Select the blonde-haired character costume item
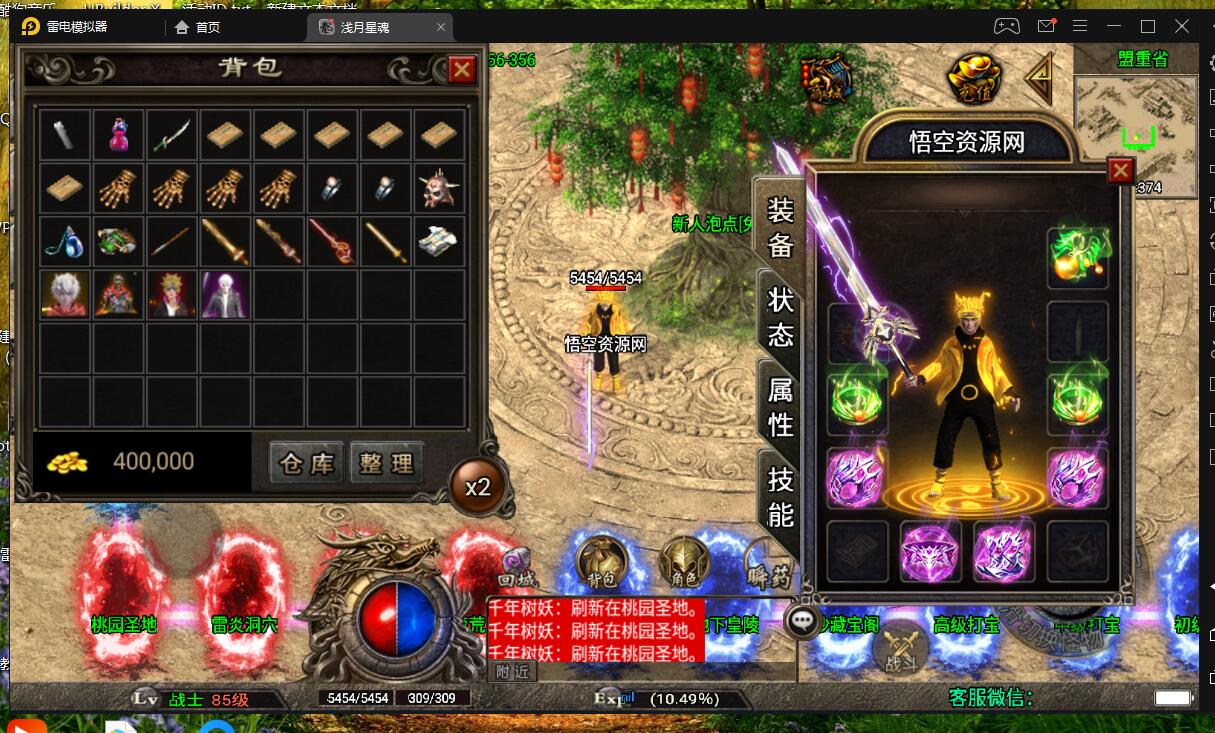The width and height of the screenshot is (1215, 733). (173, 294)
